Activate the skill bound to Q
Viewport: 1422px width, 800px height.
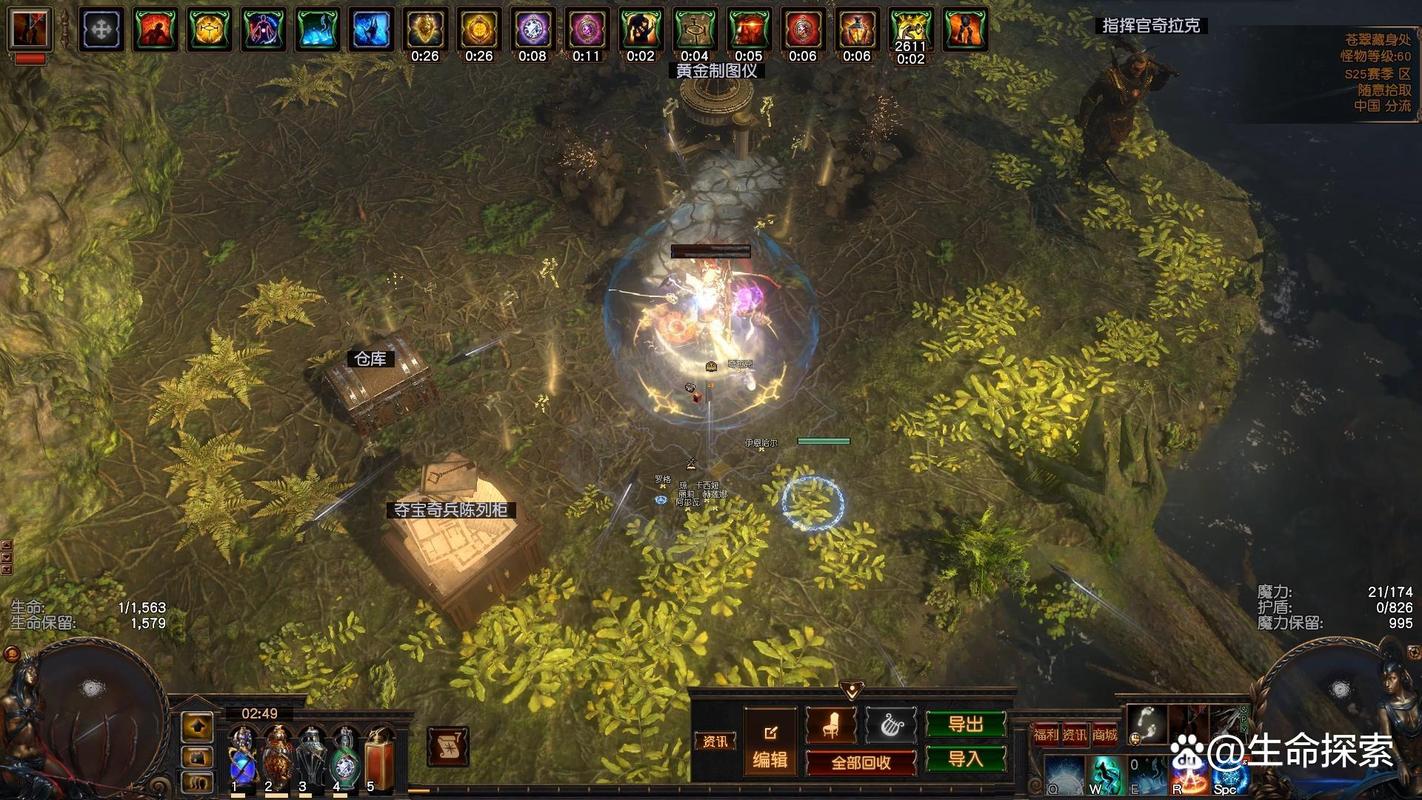1063,775
